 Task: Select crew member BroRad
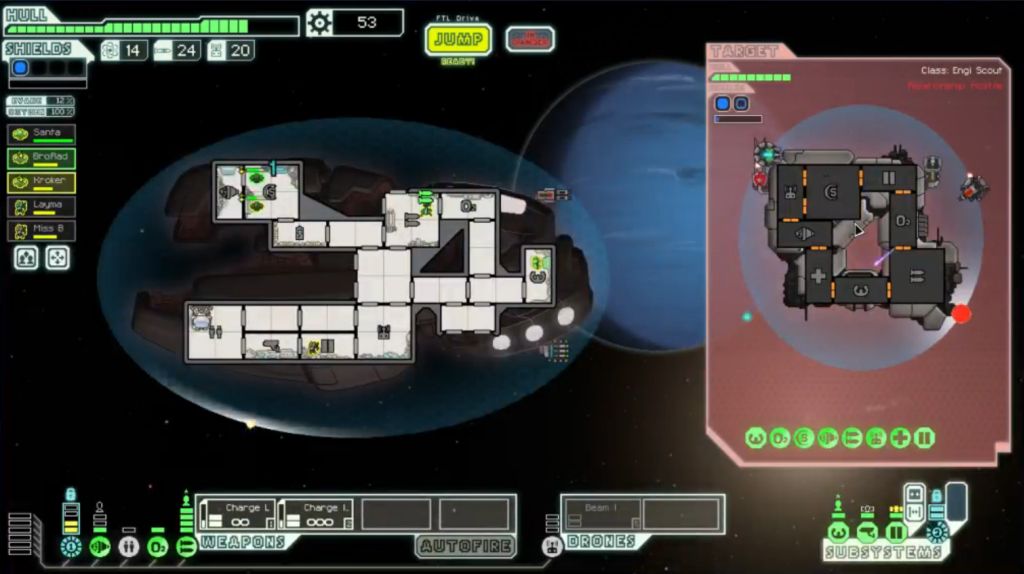(41, 157)
